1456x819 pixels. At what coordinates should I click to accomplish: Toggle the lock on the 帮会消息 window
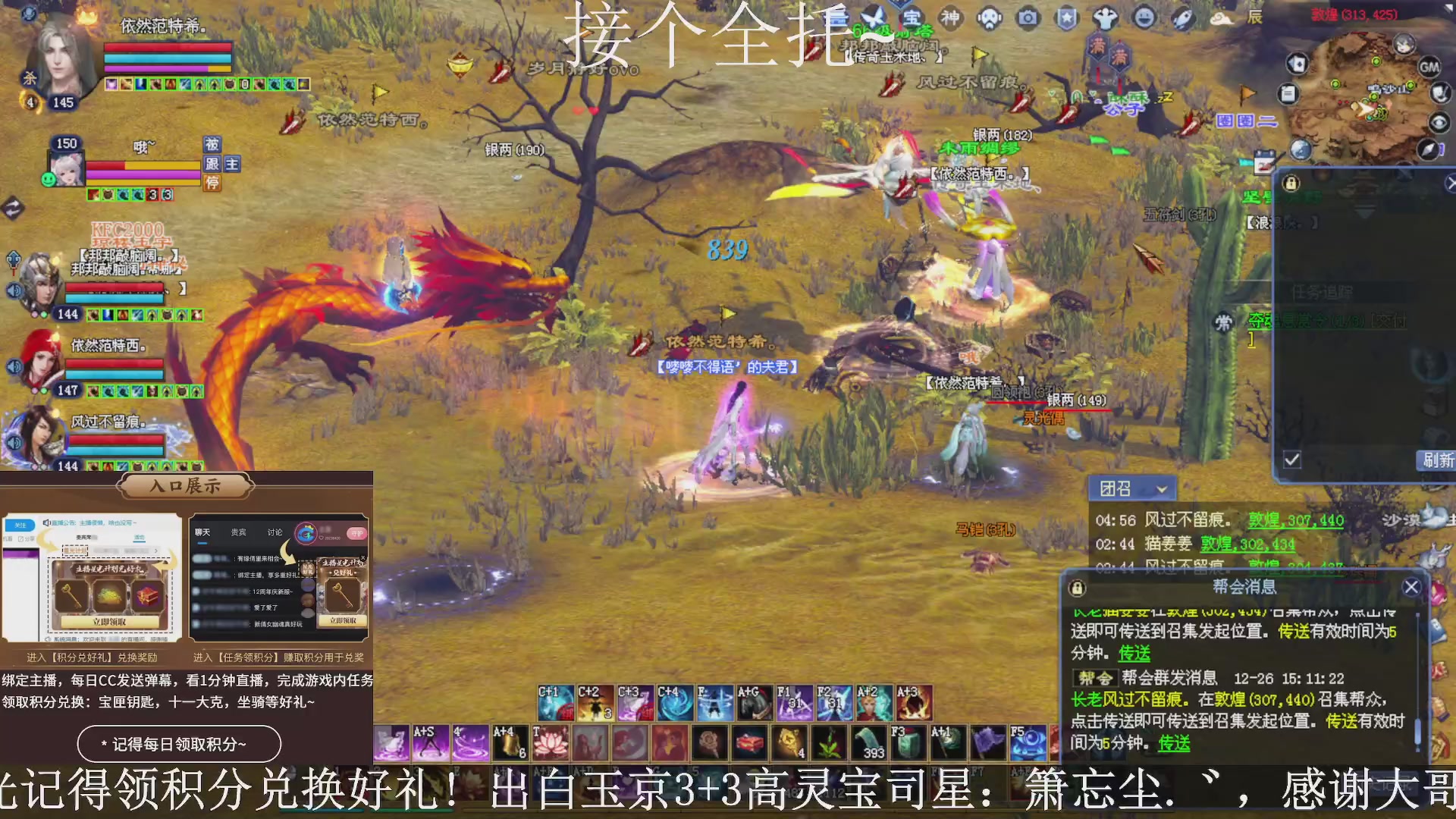(1078, 588)
